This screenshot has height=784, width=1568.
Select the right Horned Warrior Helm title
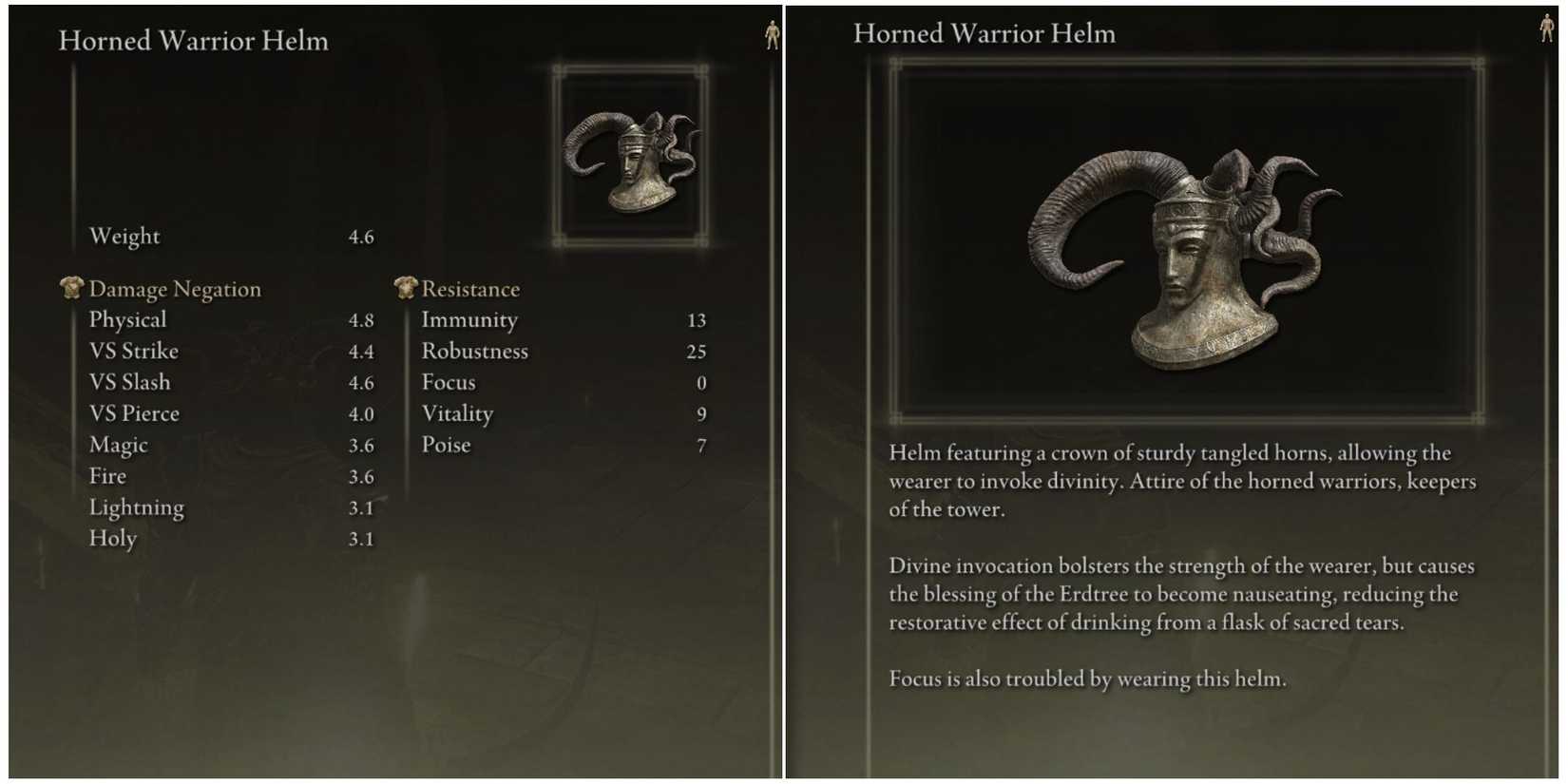tap(985, 33)
